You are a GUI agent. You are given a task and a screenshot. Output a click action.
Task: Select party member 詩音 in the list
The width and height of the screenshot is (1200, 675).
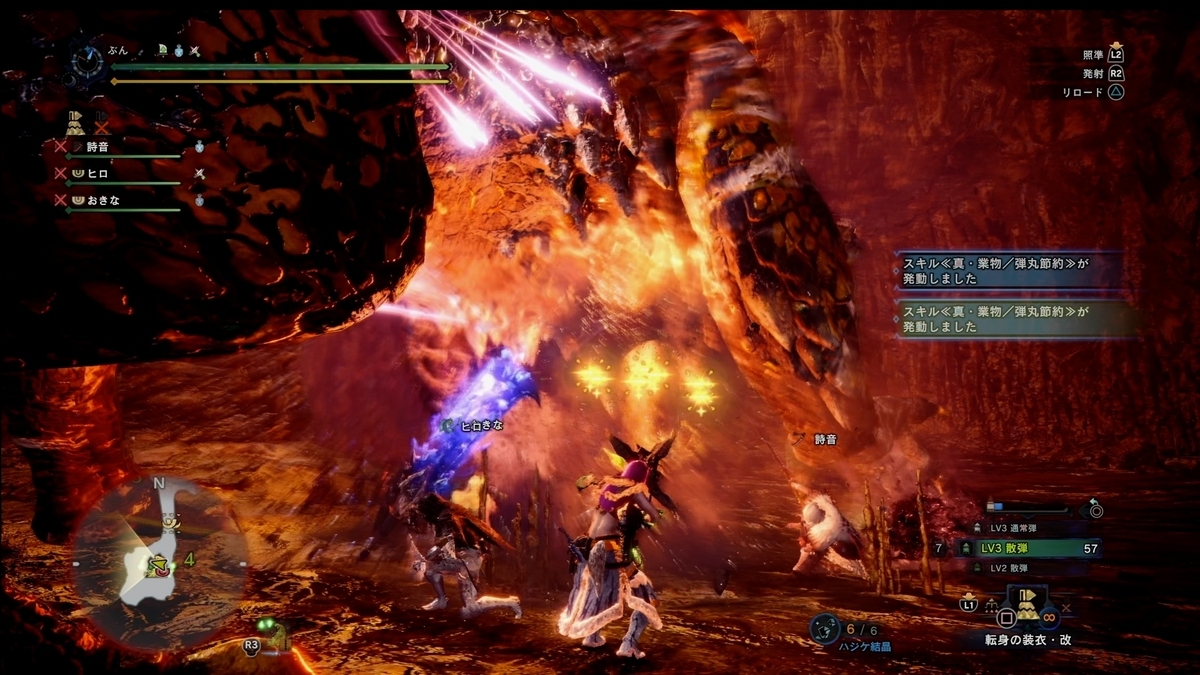point(97,147)
